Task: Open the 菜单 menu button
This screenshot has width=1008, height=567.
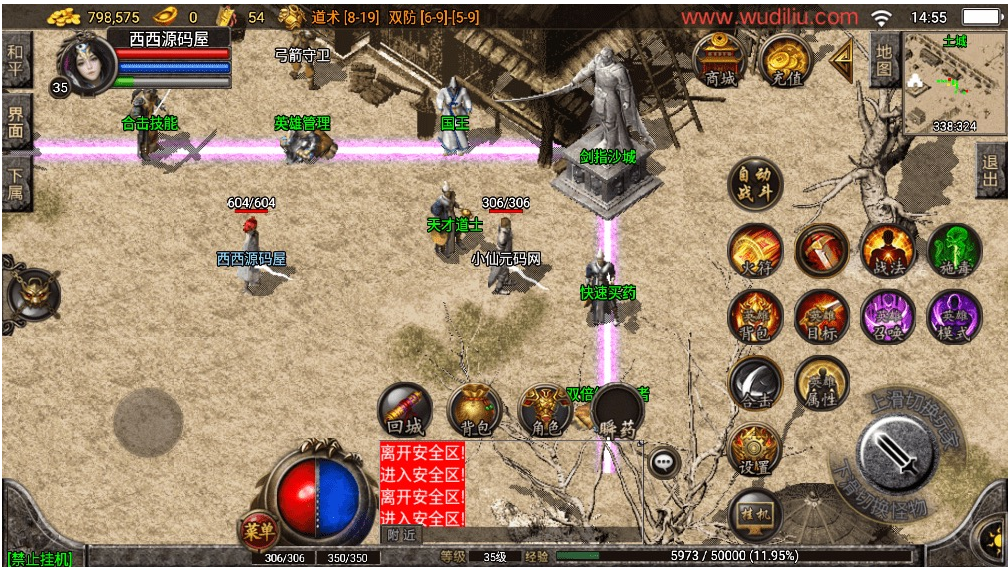Action: (257, 531)
